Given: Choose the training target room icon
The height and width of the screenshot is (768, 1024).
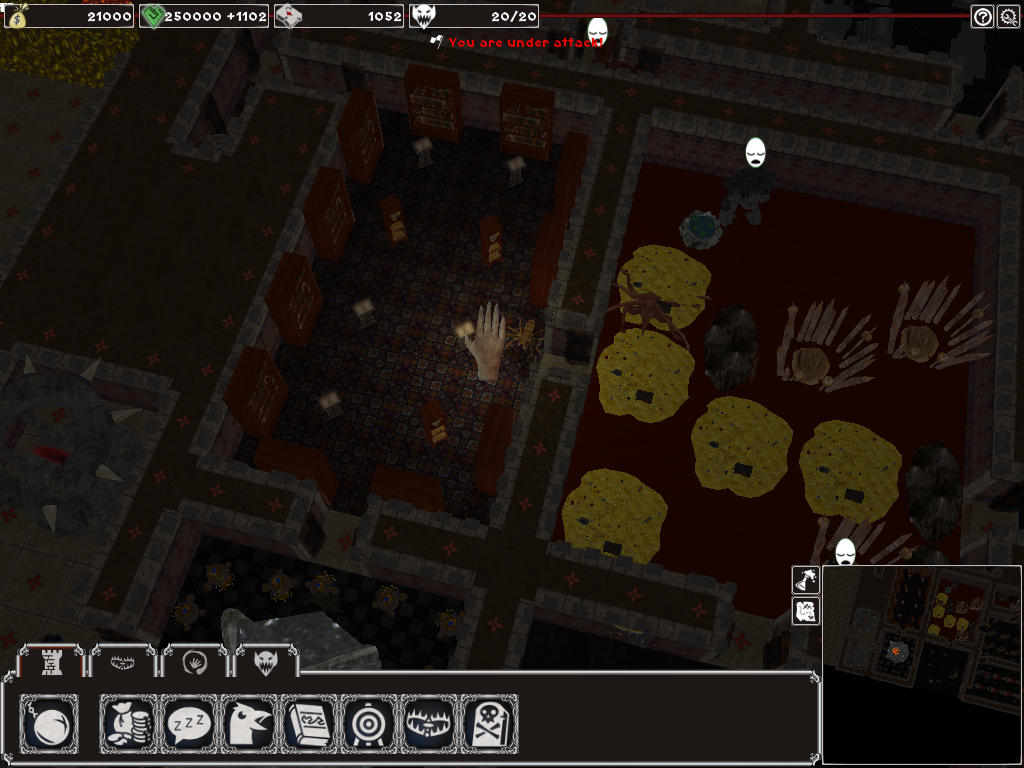Looking at the screenshot, I should [370, 724].
